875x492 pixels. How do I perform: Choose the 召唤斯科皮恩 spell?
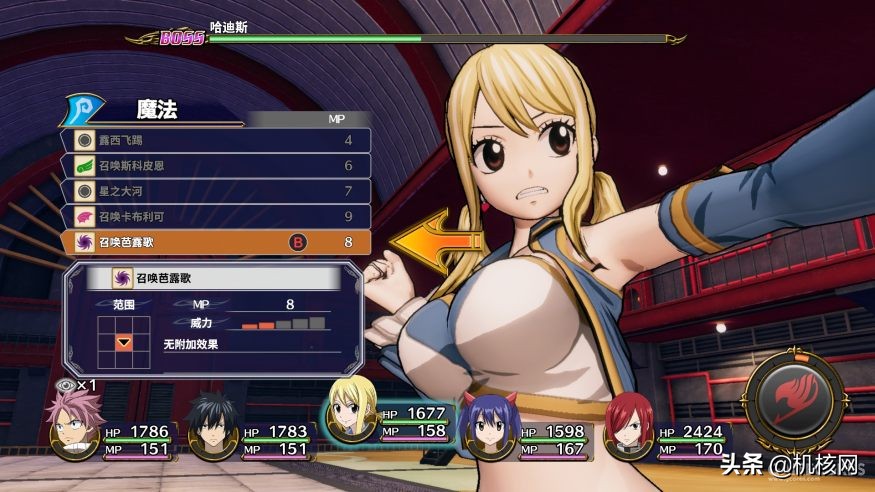click(x=215, y=165)
